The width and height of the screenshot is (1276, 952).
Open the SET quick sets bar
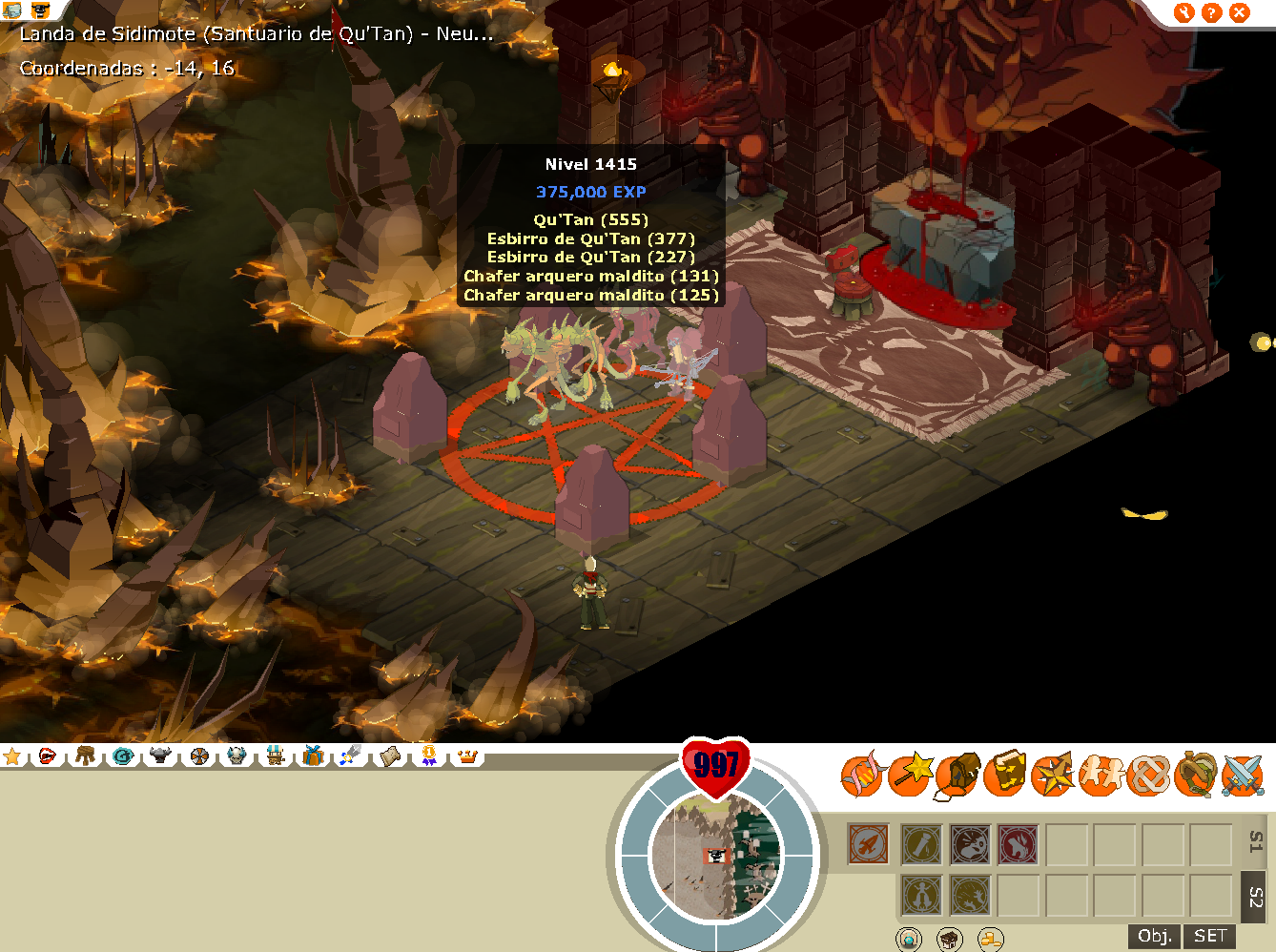(1210, 936)
